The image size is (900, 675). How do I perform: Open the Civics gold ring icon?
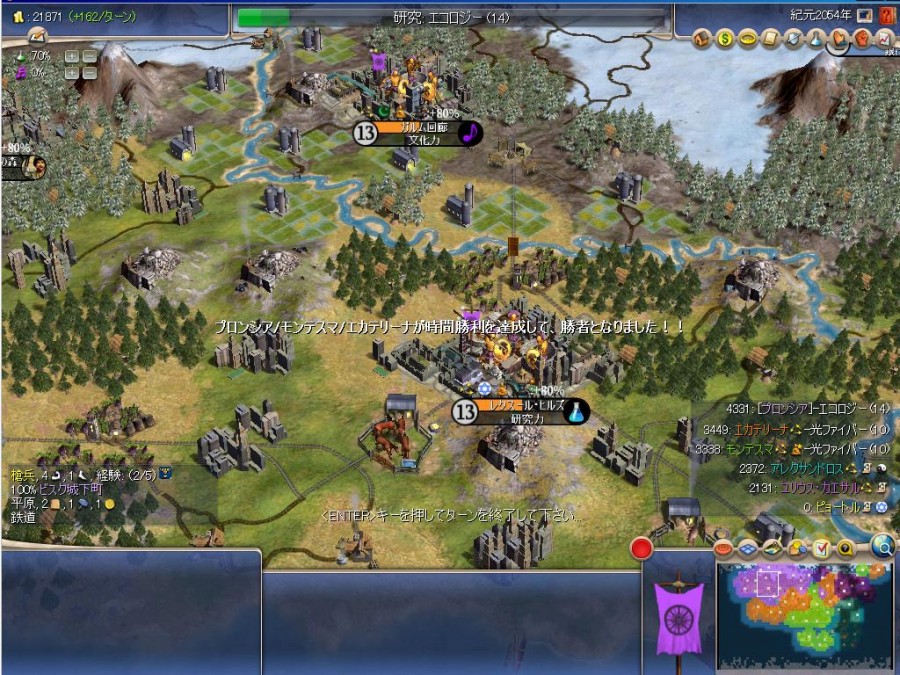pyautogui.click(x=747, y=39)
